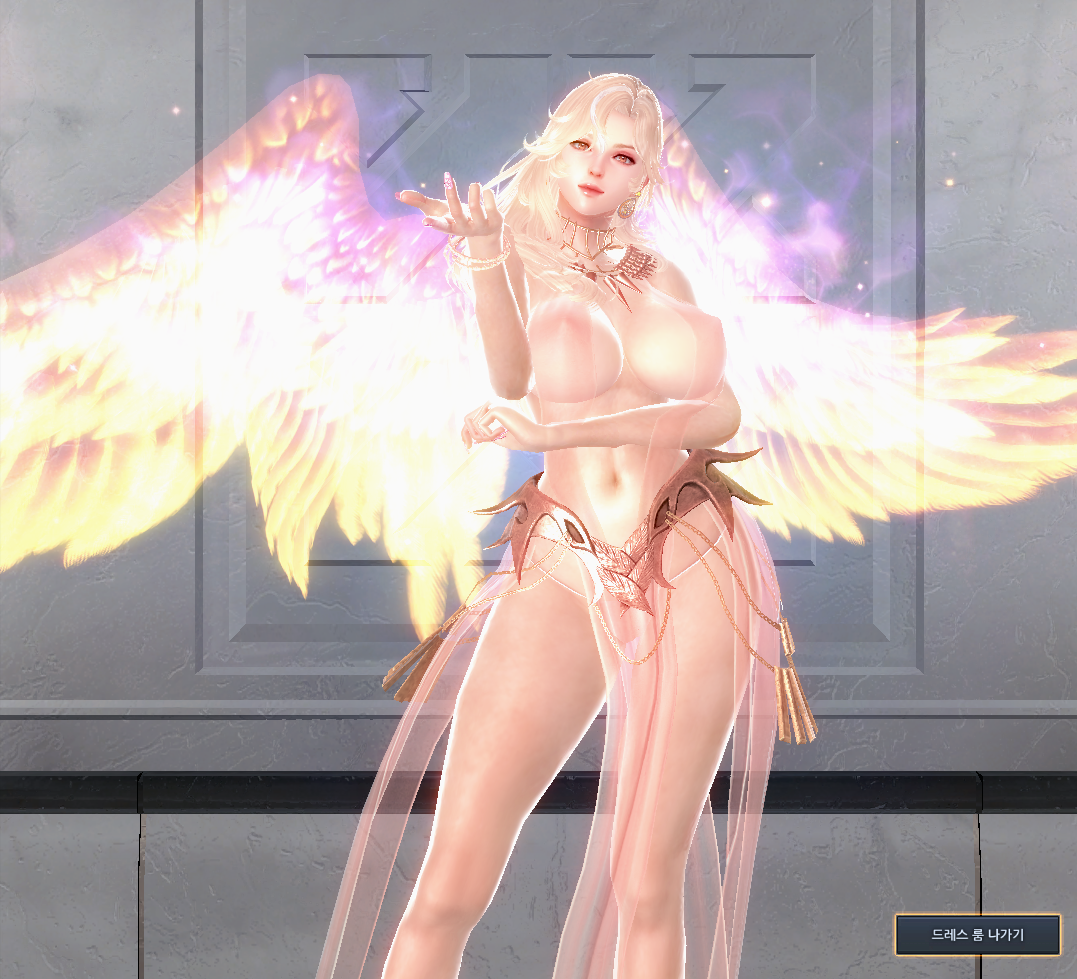Click the 드레스 룸 나가기 exit button
Viewport: 1077px width, 979px height.
tap(977, 935)
